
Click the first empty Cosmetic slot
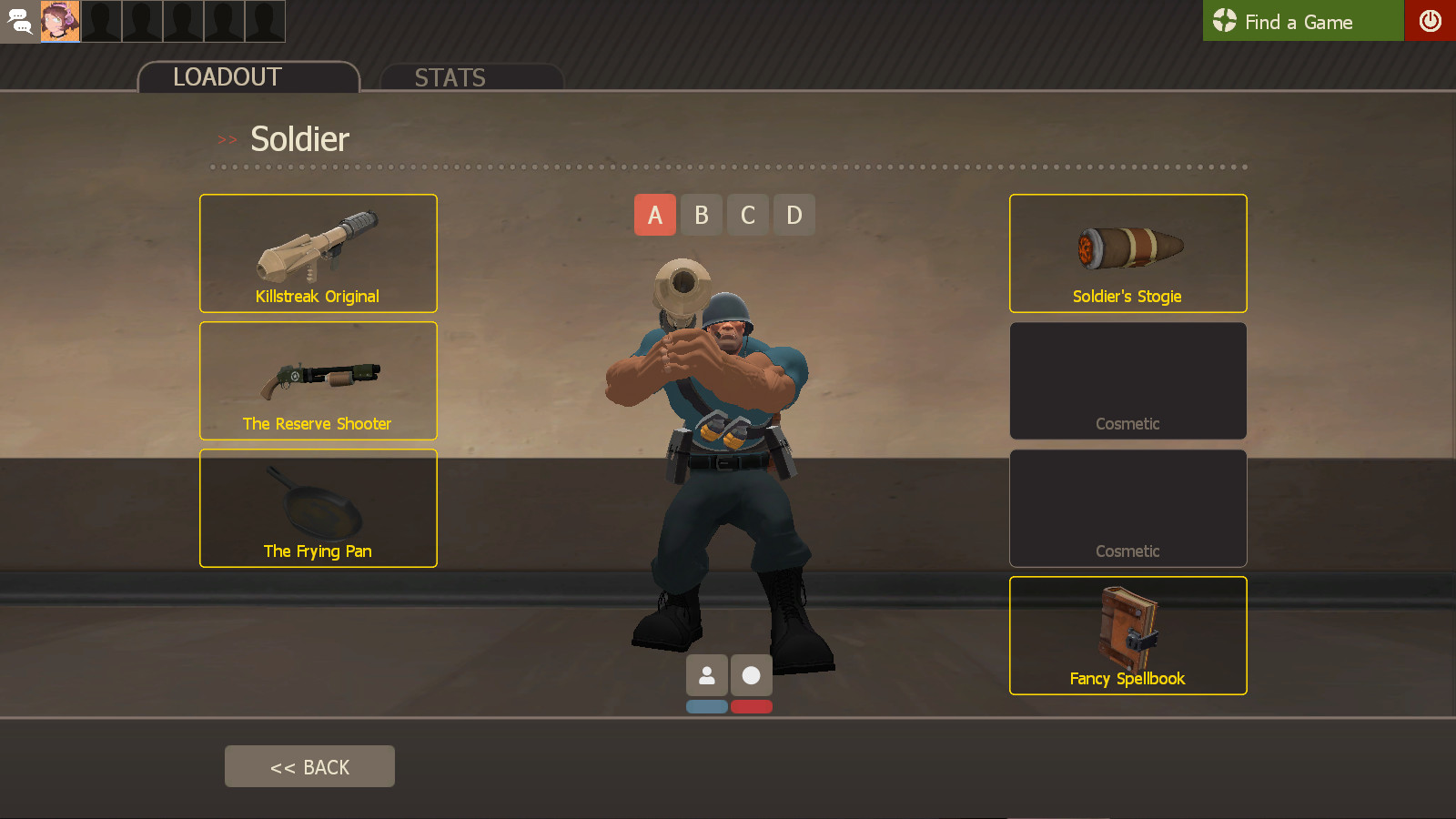(1127, 380)
